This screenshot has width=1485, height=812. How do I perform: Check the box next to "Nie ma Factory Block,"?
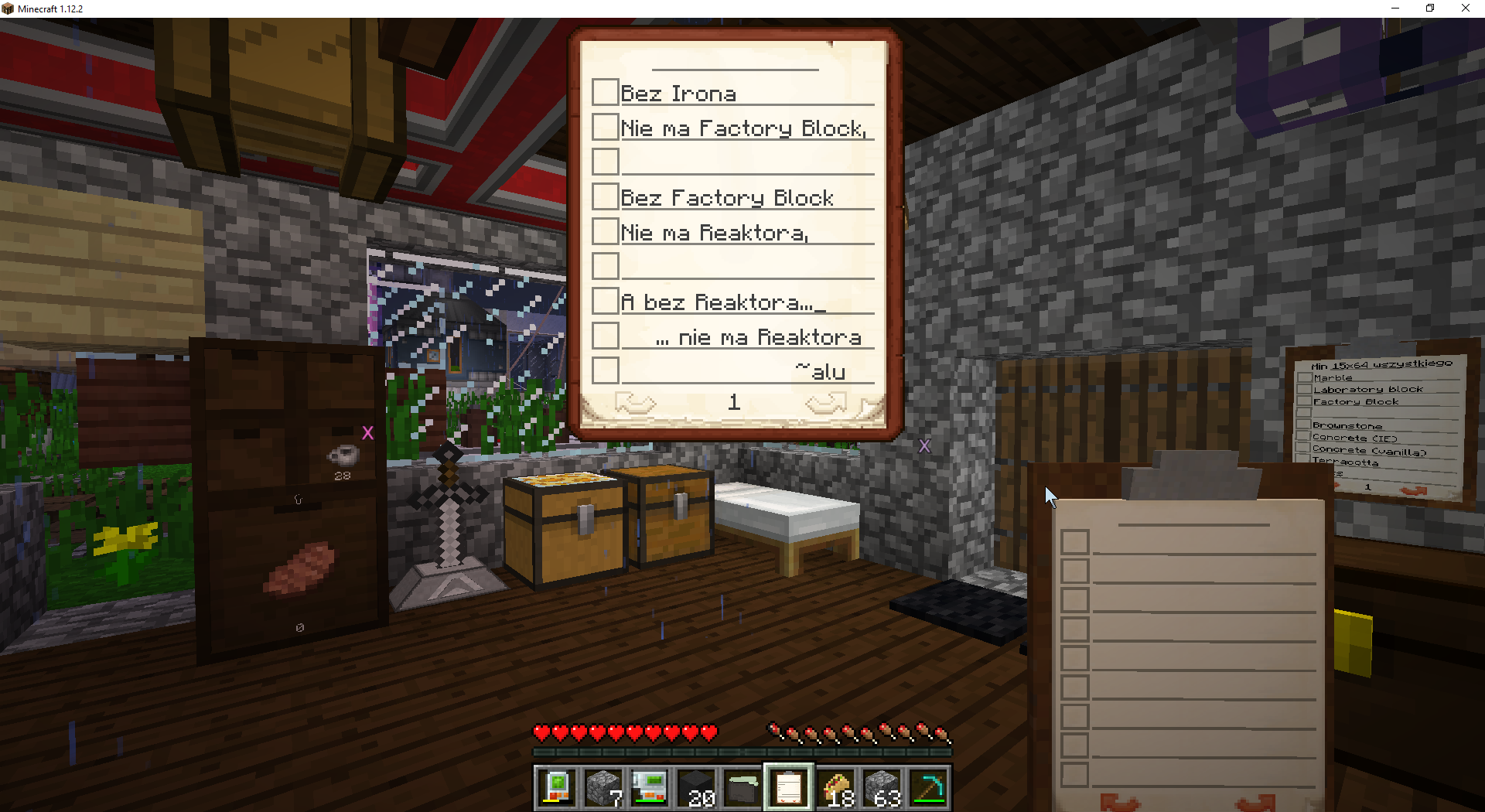click(x=605, y=127)
